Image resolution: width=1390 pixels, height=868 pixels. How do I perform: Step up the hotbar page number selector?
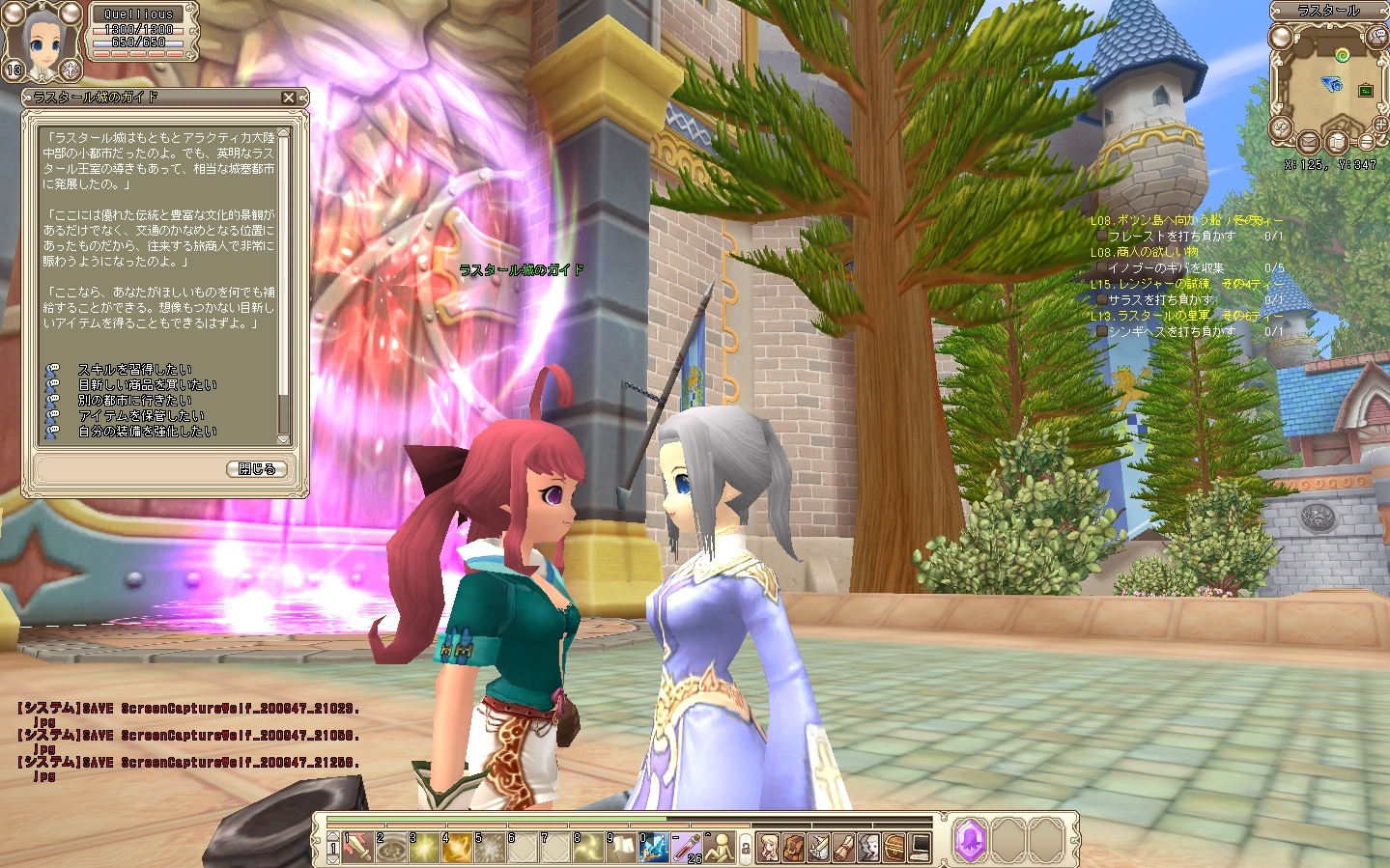pyautogui.click(x=332, y=834)
